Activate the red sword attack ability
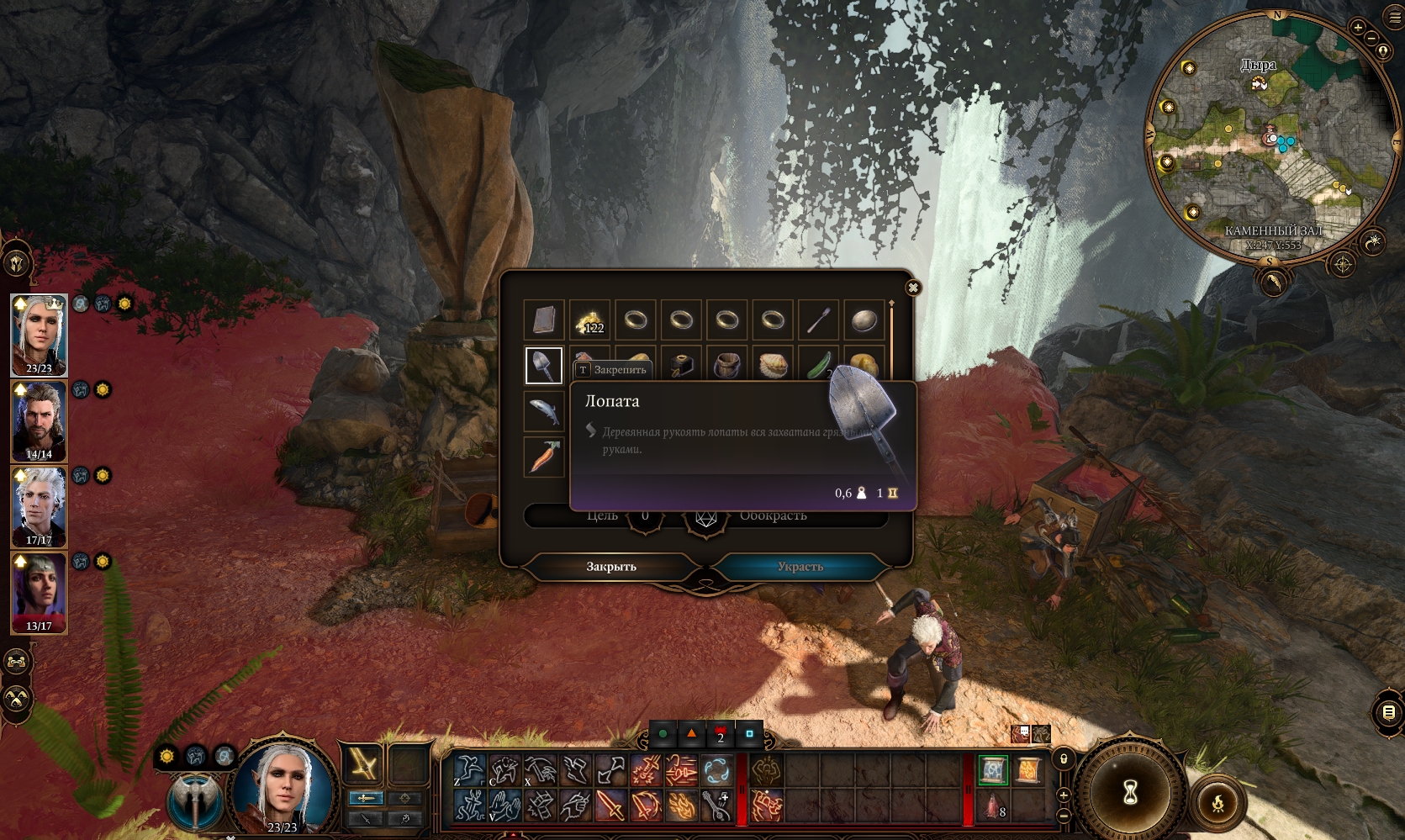Screen dimensions: 1405x840 (610, 806)
